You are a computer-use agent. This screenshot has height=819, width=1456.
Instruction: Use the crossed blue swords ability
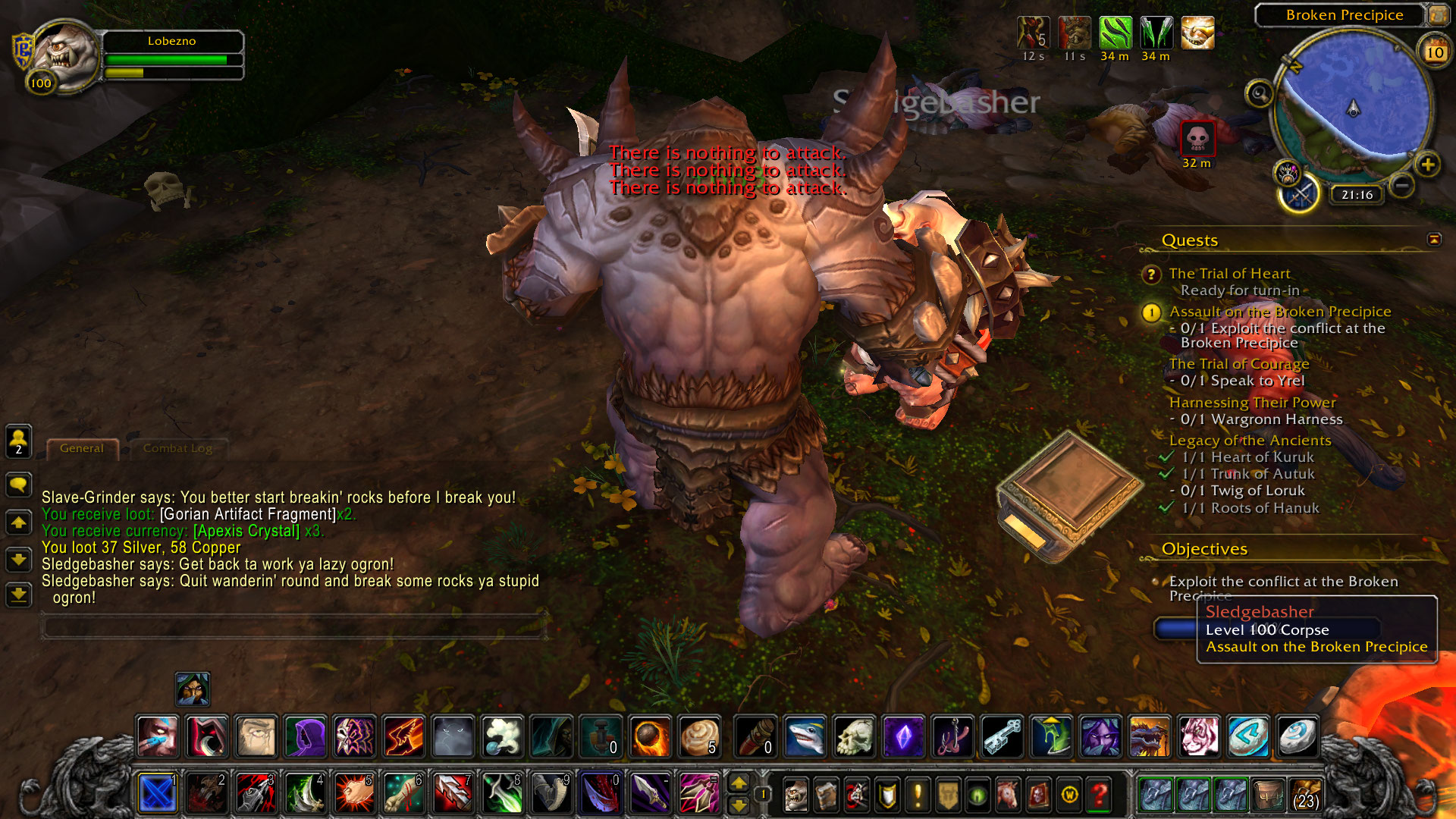coord(158,795)
